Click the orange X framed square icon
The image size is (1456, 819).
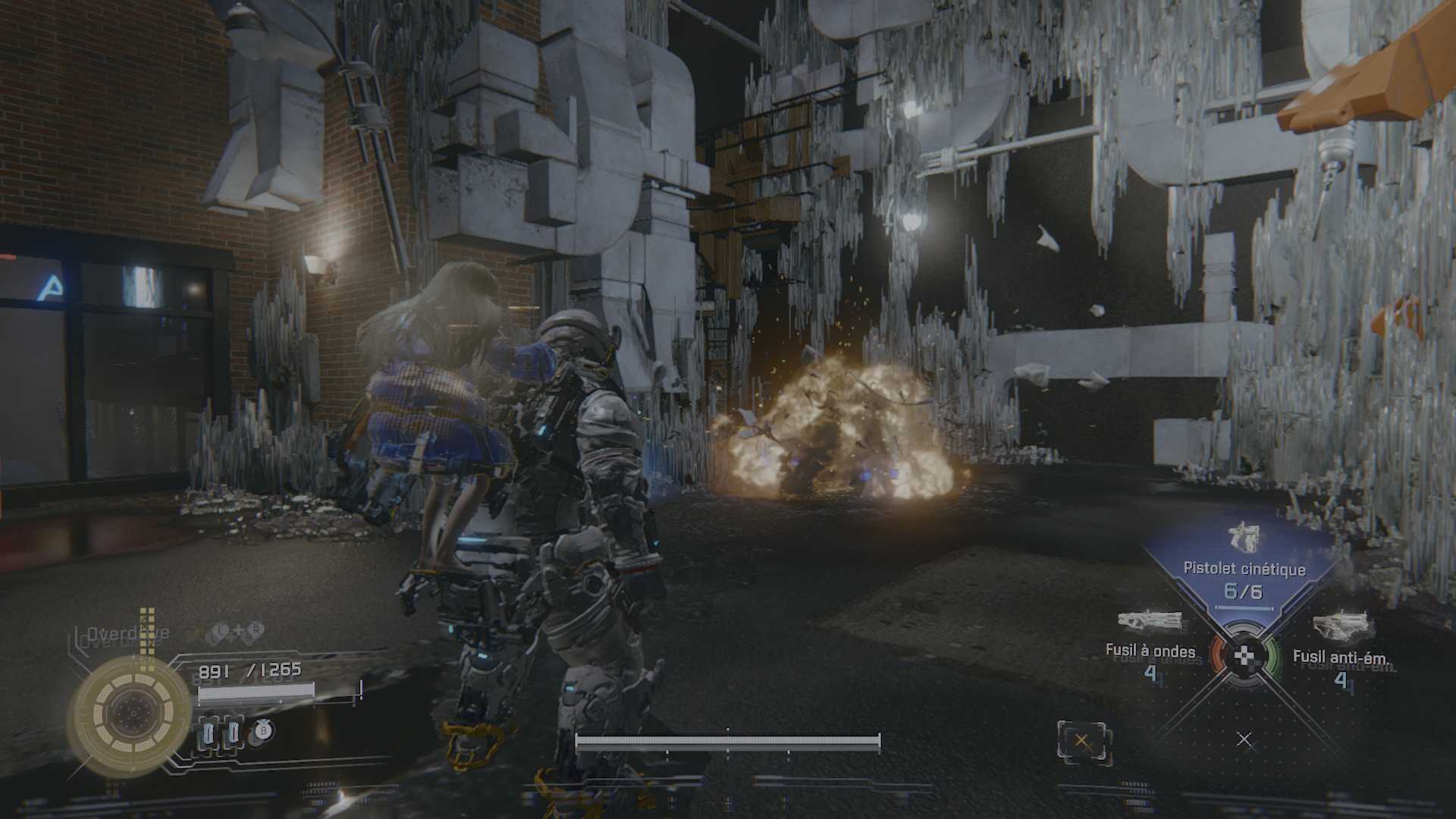(1082, 741)
